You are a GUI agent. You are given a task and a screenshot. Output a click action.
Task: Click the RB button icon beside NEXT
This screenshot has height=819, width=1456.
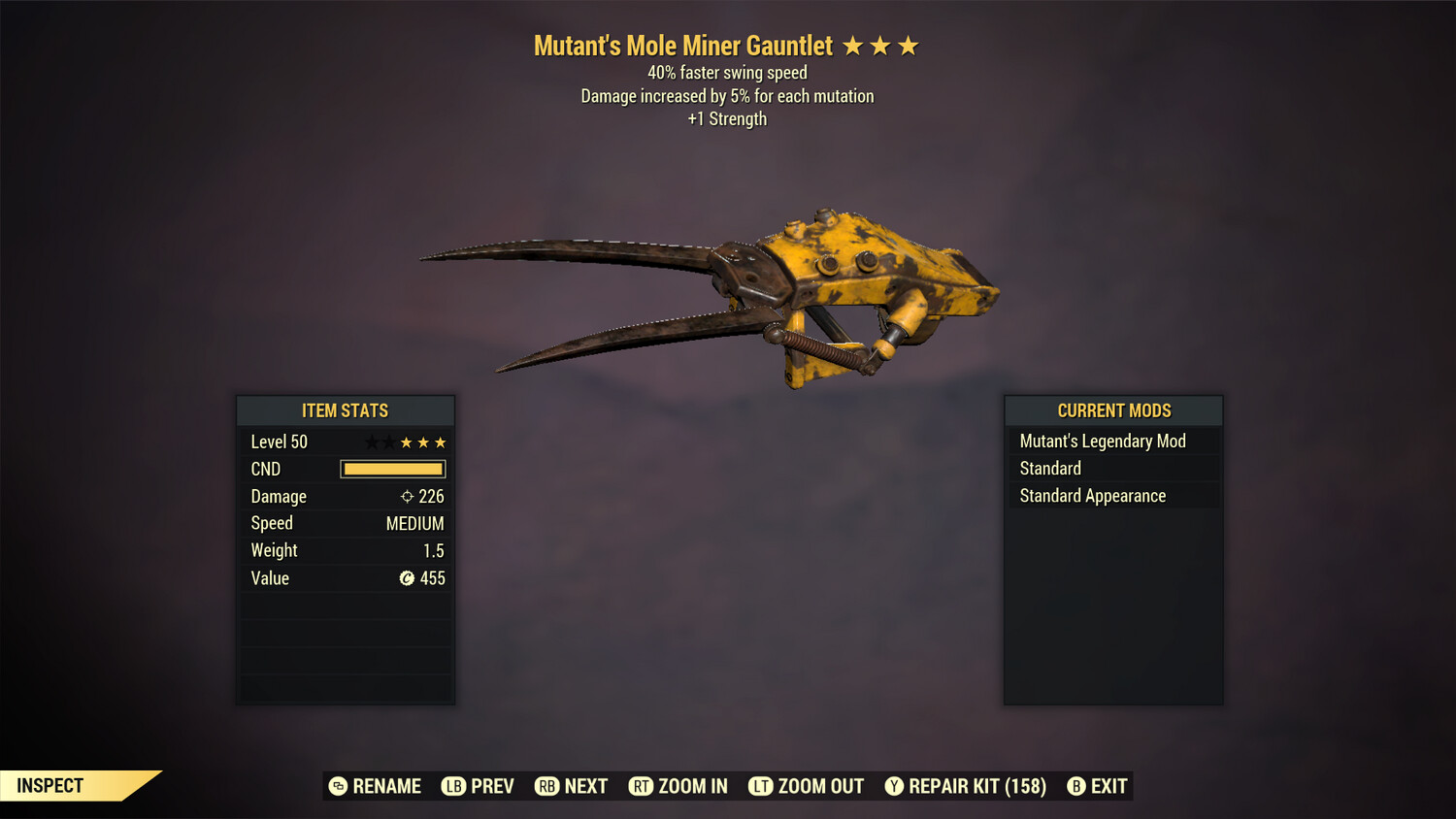click(546, 786)
